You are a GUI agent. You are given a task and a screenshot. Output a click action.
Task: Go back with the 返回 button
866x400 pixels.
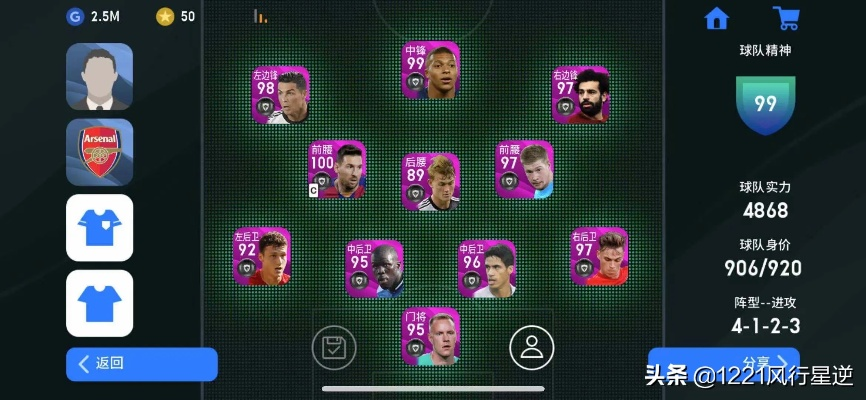click(141, 364)
